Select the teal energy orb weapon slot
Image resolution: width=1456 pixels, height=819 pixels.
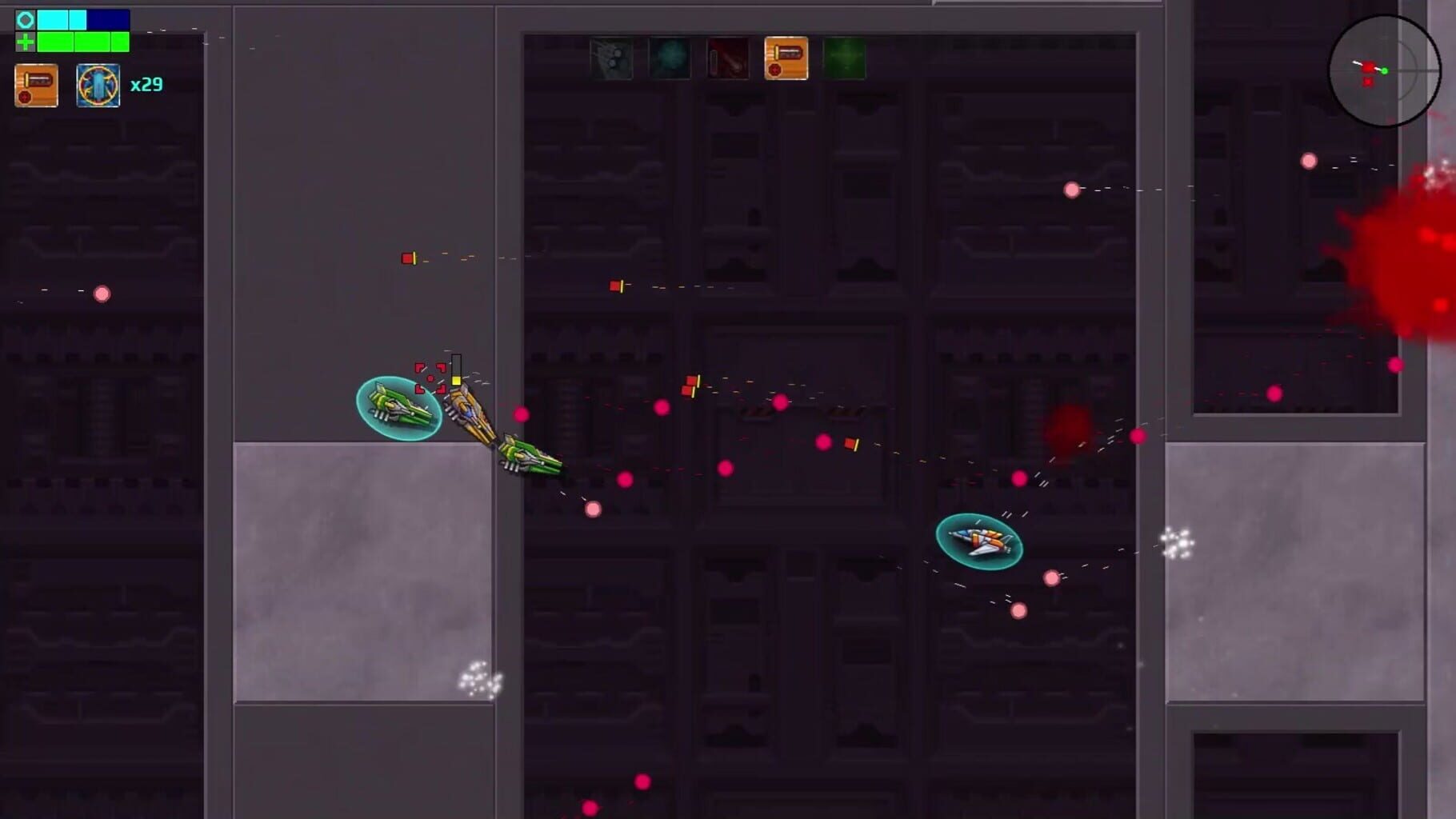click(x=670, y=60)
